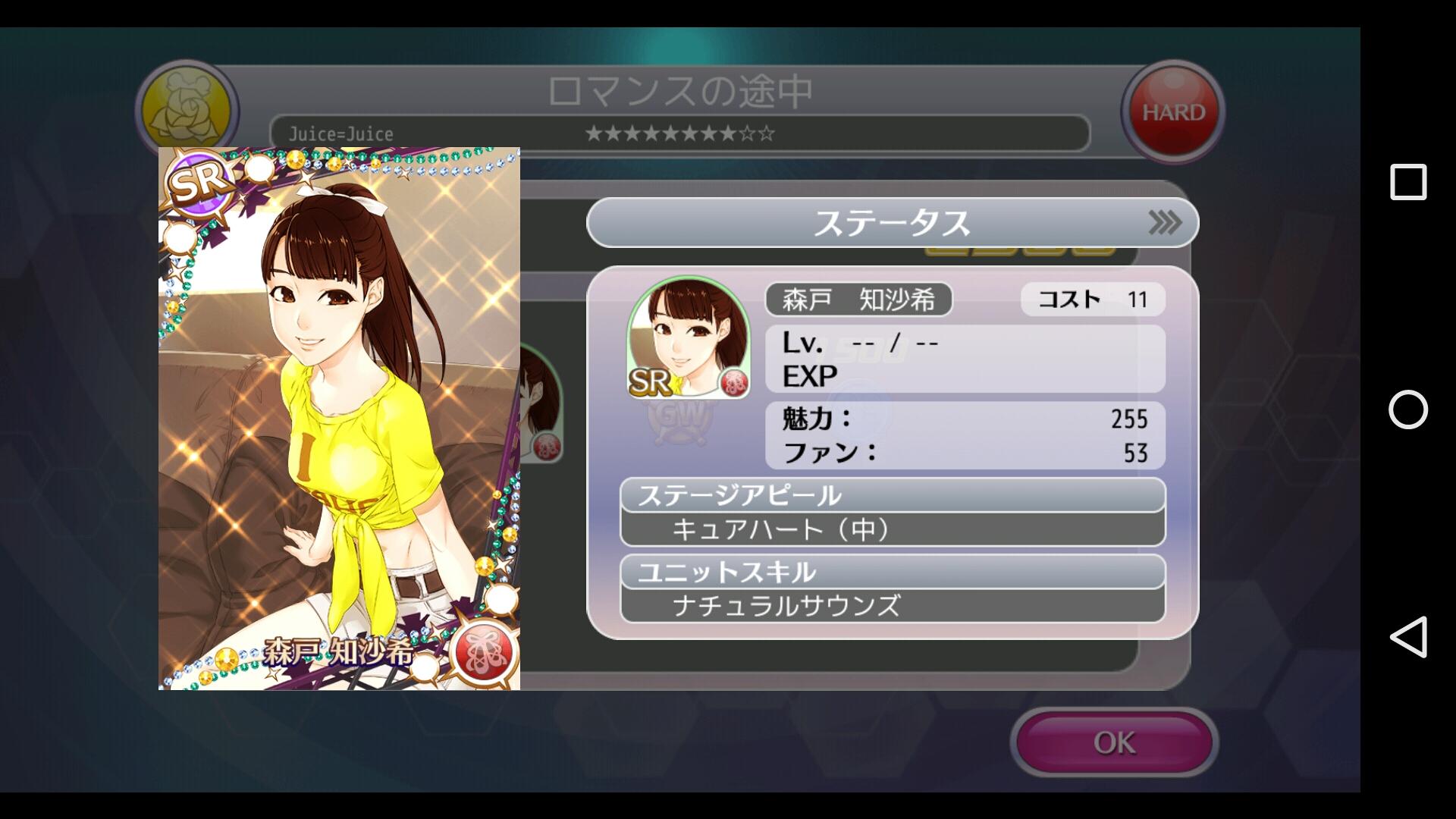Viewport: 1456px width, 819px height.
Task: Tap the SR card illustration of 森戸知沙希
Action: pos(339,418)
